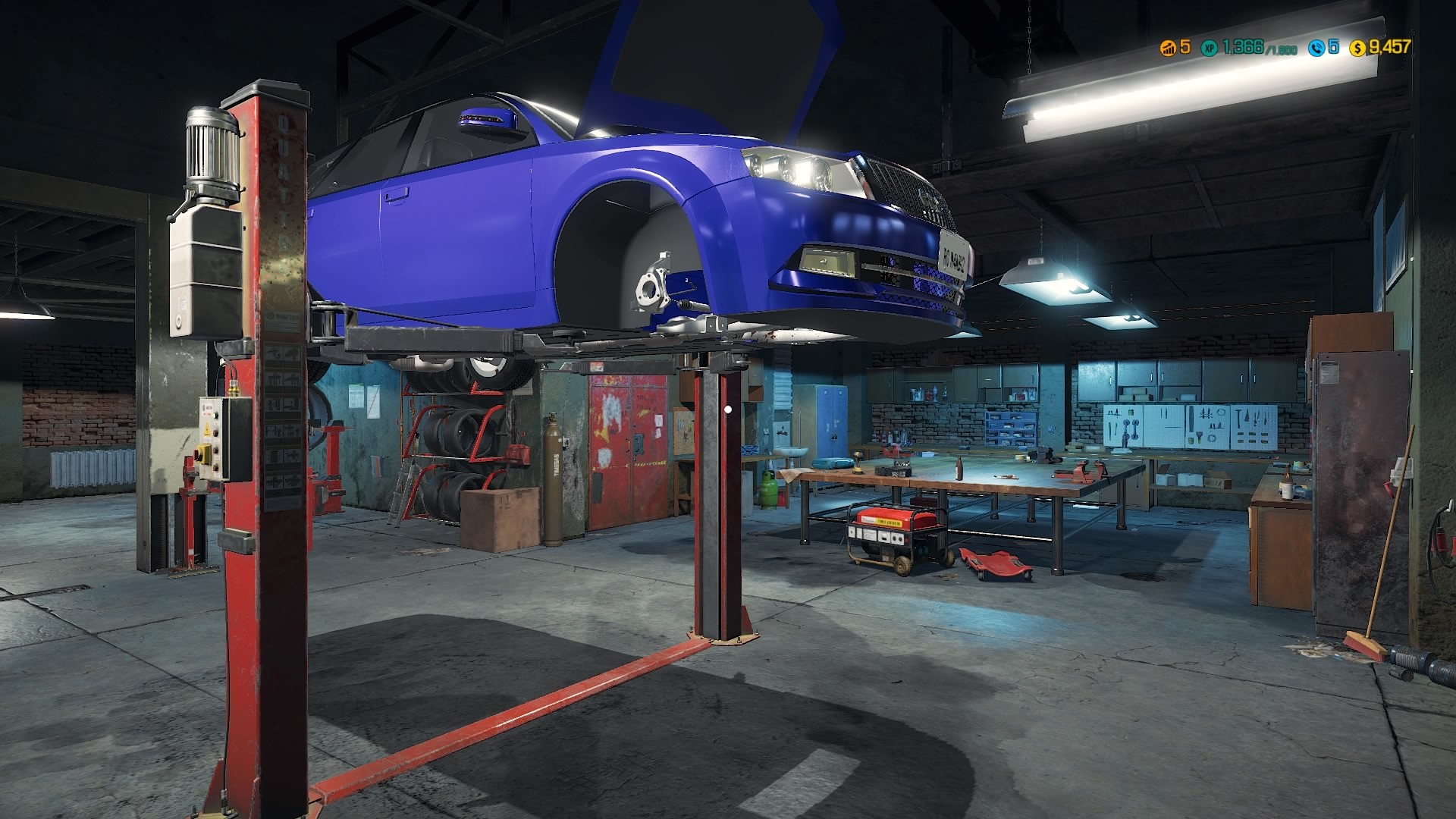Click the orange player level icon
This screenshot has width=1456, height=819.
coord(1168,48)
